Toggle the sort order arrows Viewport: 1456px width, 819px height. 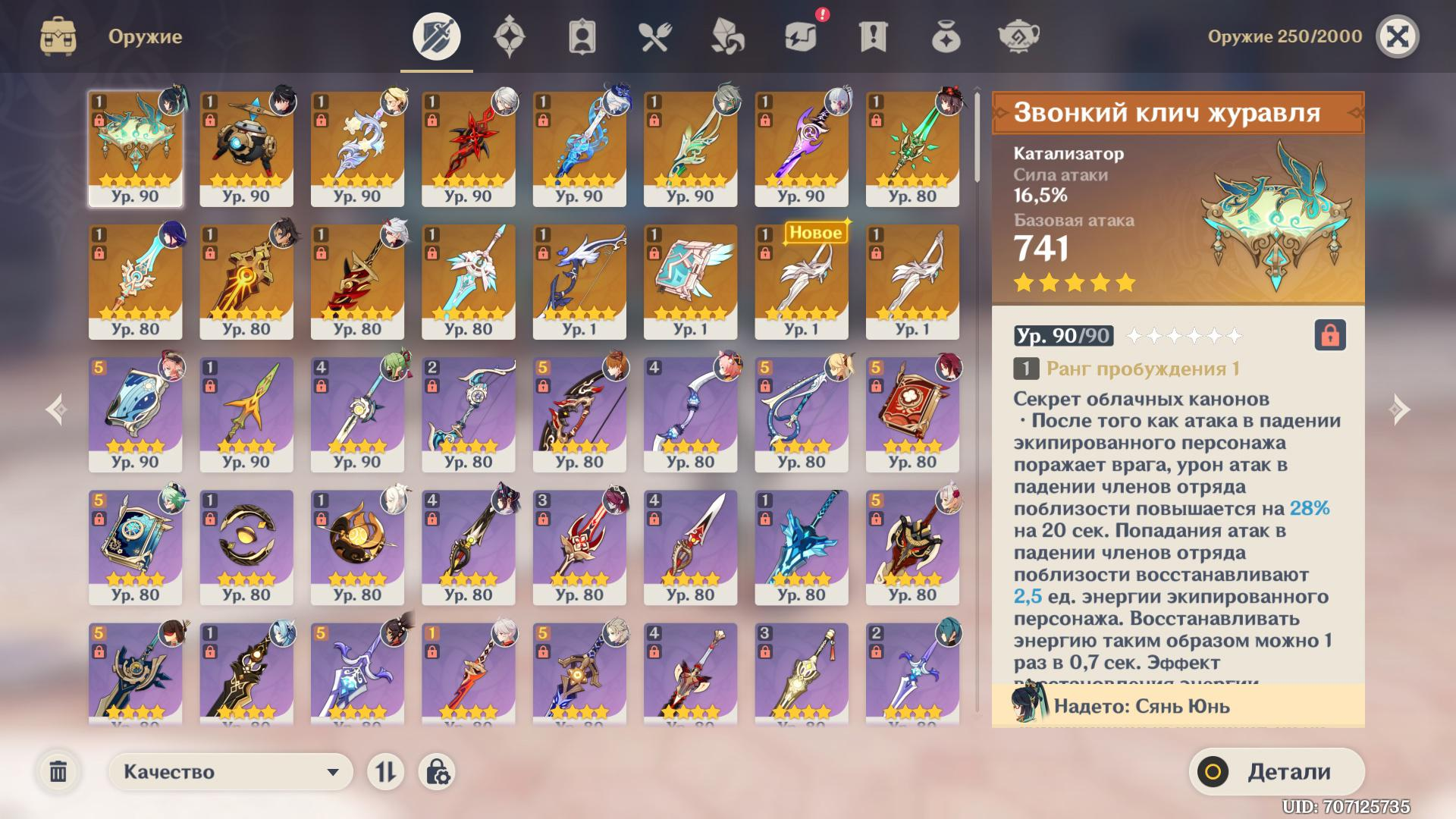point(385,772)
